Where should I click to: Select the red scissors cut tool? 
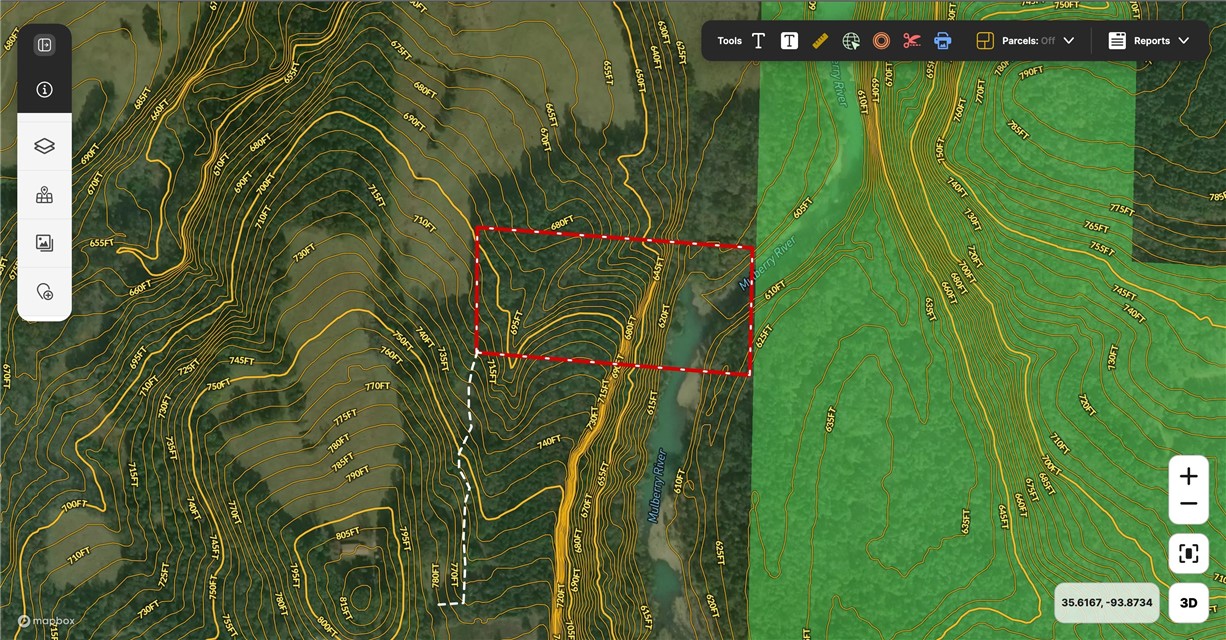911,41
